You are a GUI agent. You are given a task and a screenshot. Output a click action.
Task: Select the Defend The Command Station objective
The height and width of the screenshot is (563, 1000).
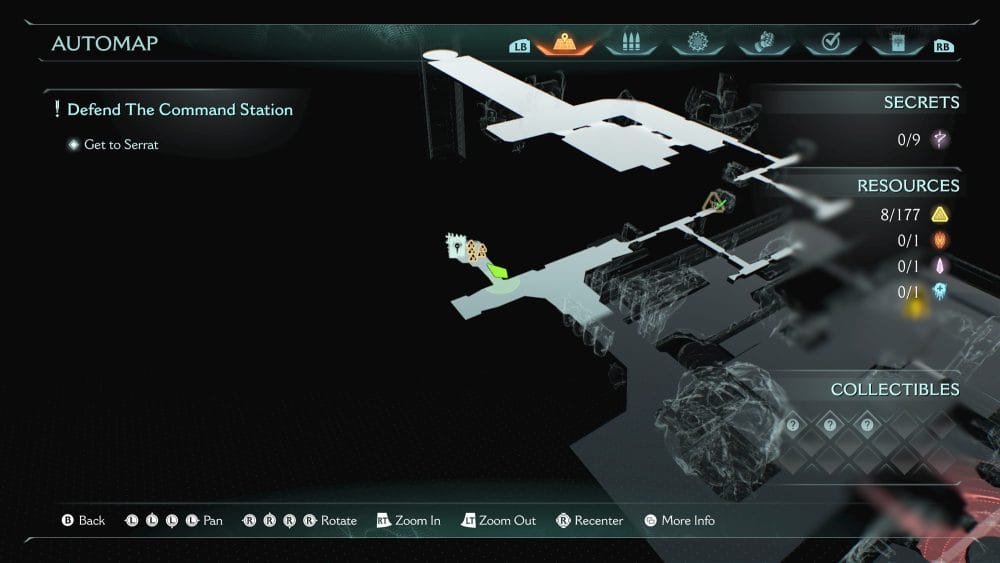coord(180,110)
